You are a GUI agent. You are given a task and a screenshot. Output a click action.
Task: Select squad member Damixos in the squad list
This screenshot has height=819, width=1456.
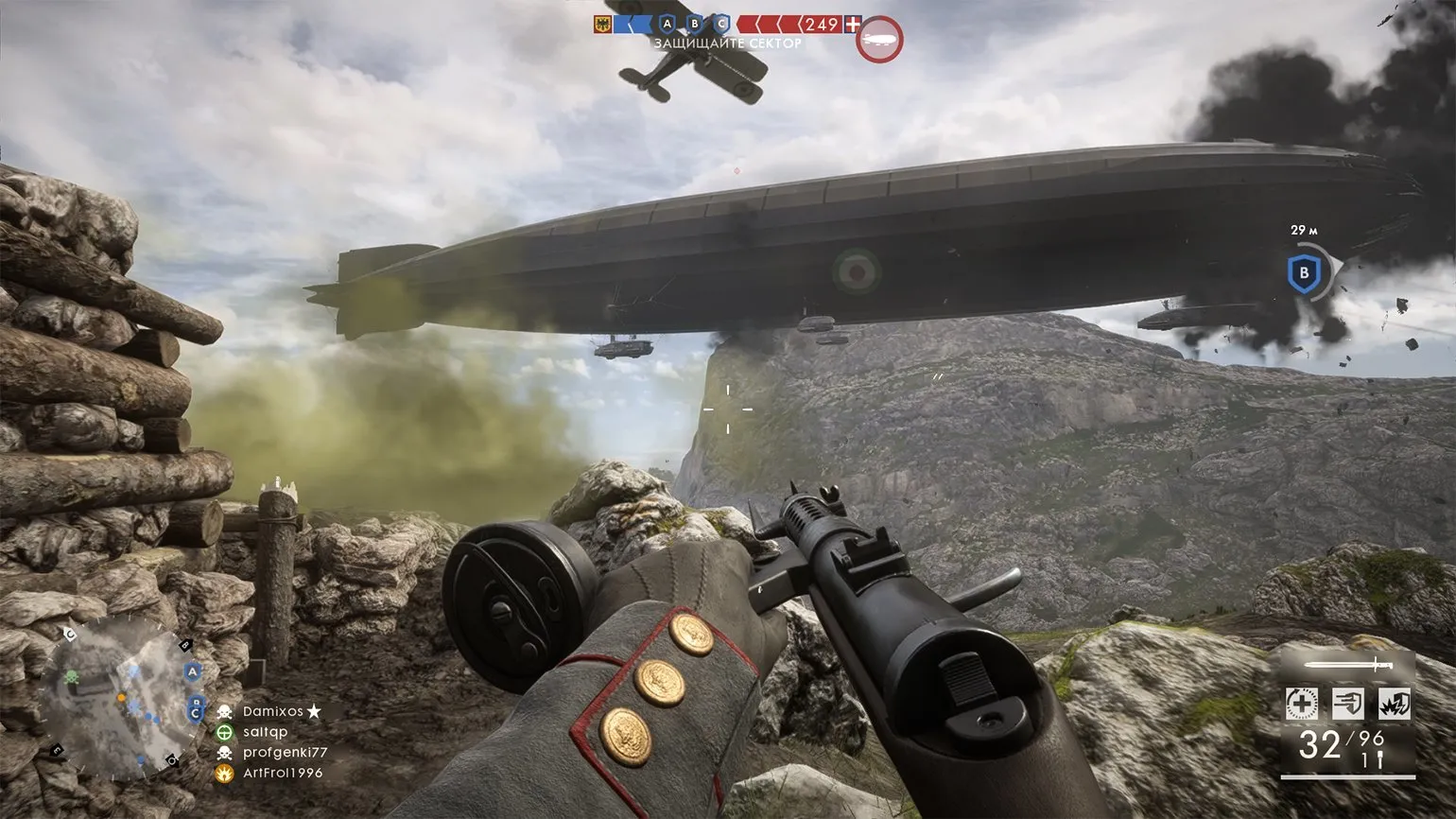273,711
